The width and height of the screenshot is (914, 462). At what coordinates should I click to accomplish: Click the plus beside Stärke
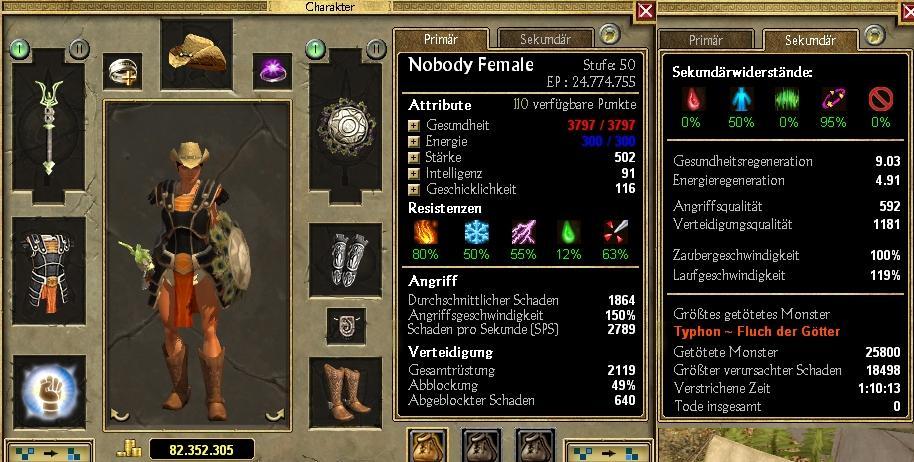click(x=414, y=156)
